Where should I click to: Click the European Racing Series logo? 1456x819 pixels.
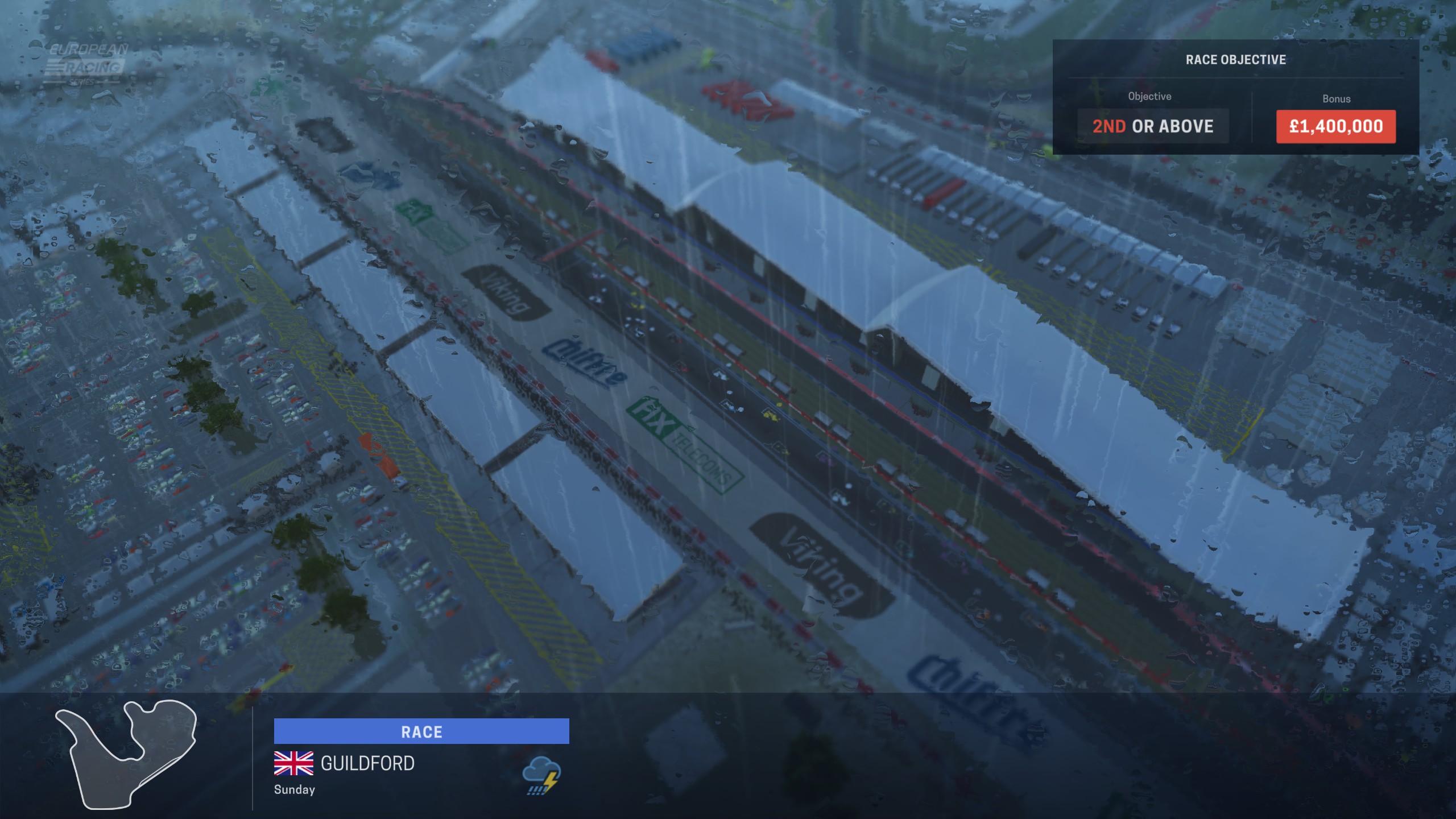(x=86, y=64)
